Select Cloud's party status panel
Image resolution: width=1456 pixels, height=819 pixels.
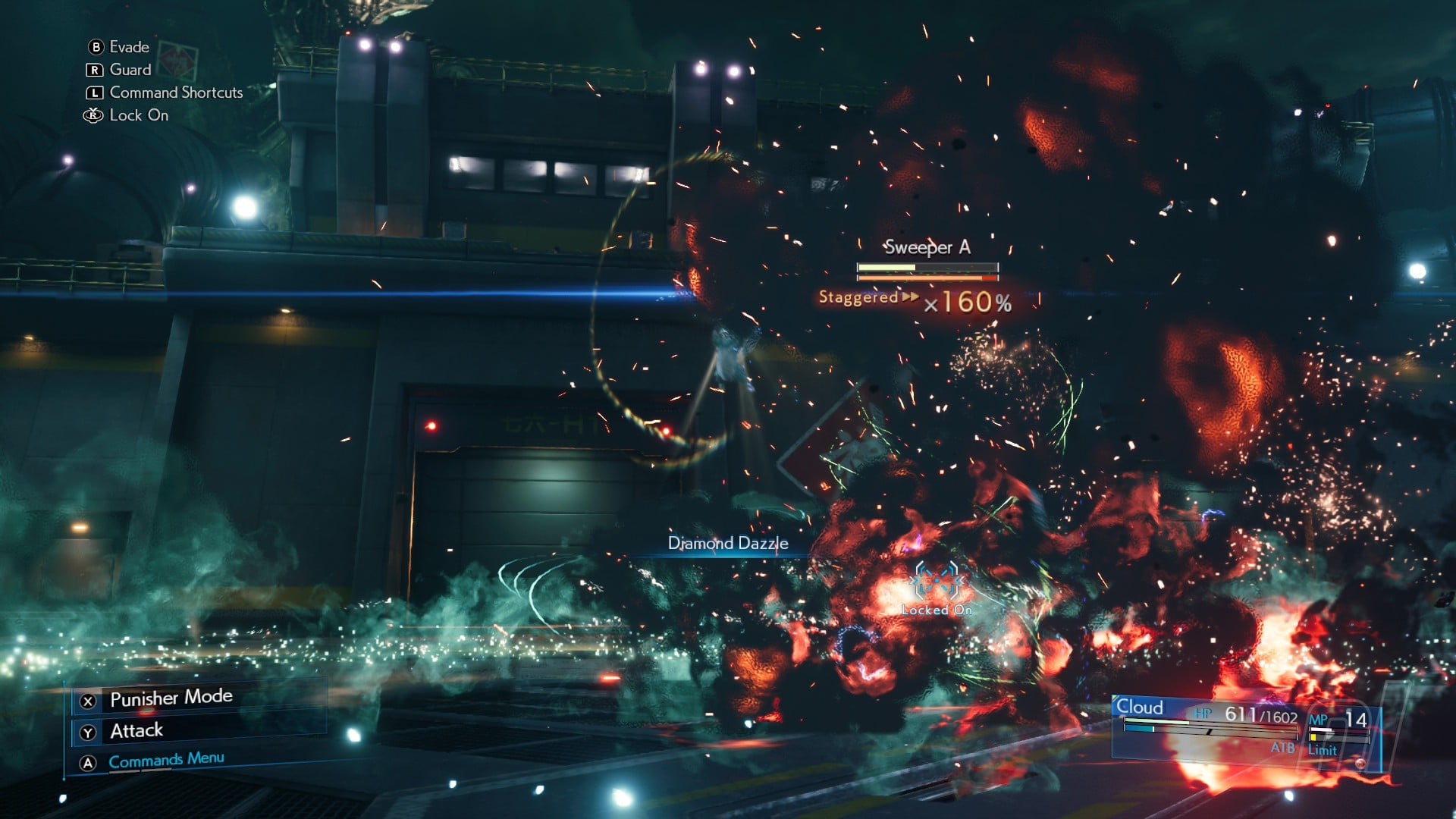point(1244,726)
